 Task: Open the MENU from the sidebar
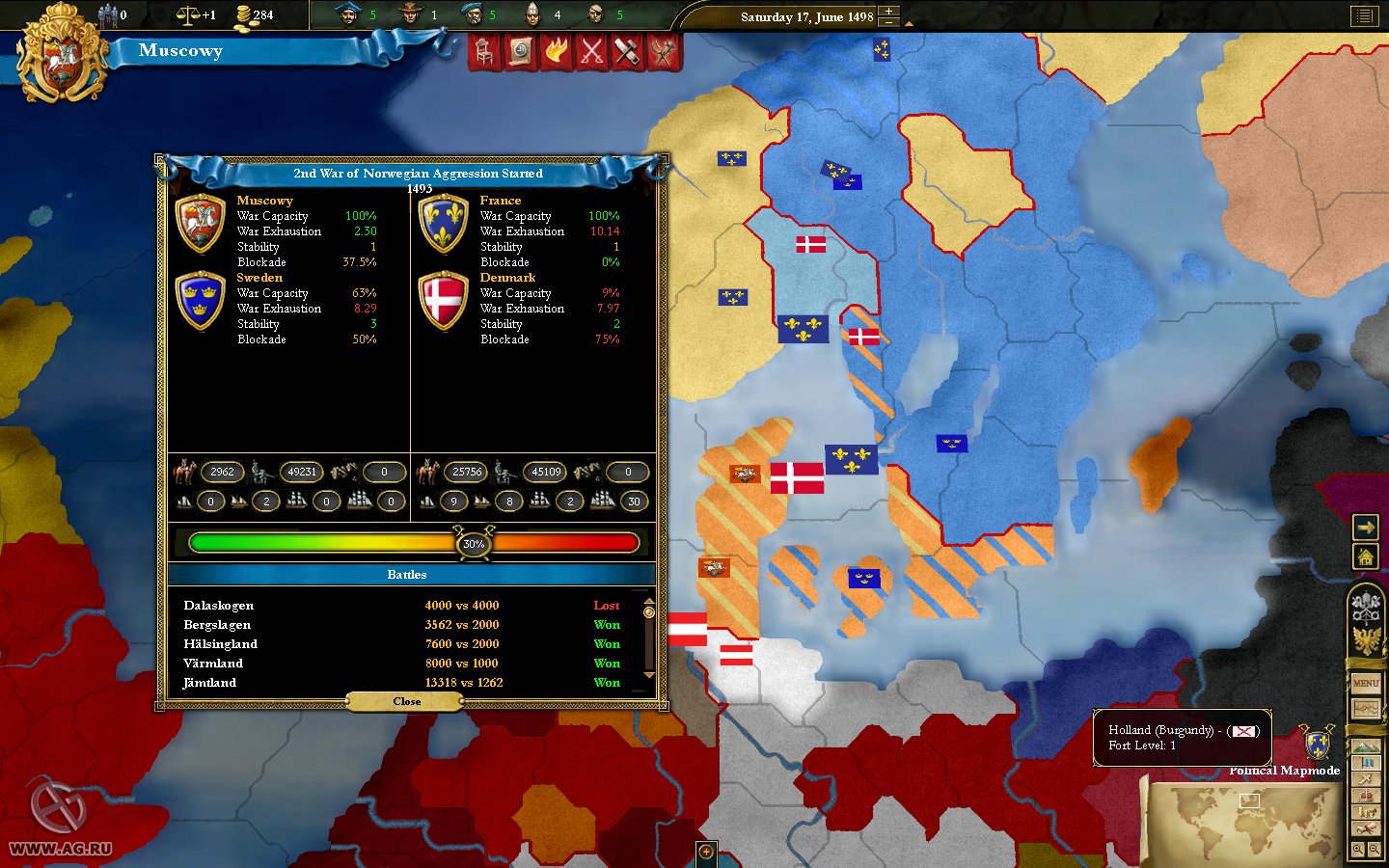pos(1367,683)
